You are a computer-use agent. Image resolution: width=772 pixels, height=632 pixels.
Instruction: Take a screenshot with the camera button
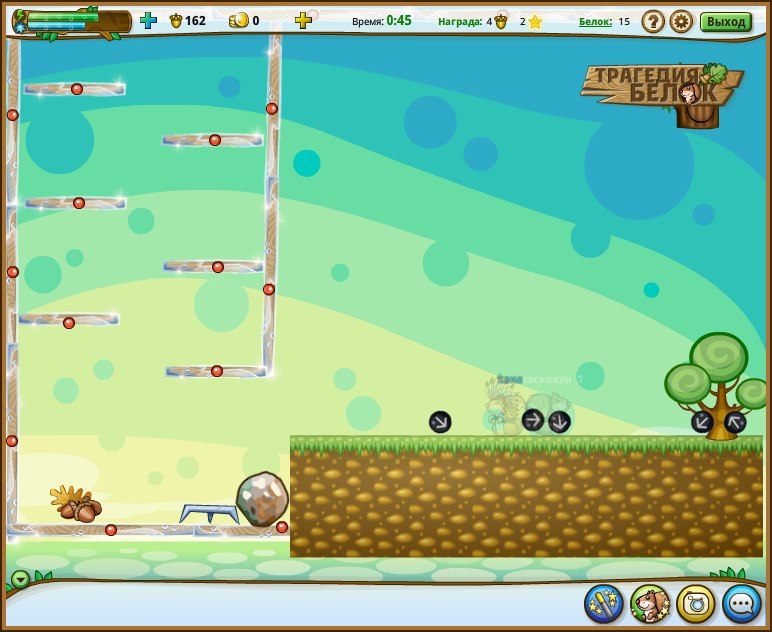(x=696, y=603)
